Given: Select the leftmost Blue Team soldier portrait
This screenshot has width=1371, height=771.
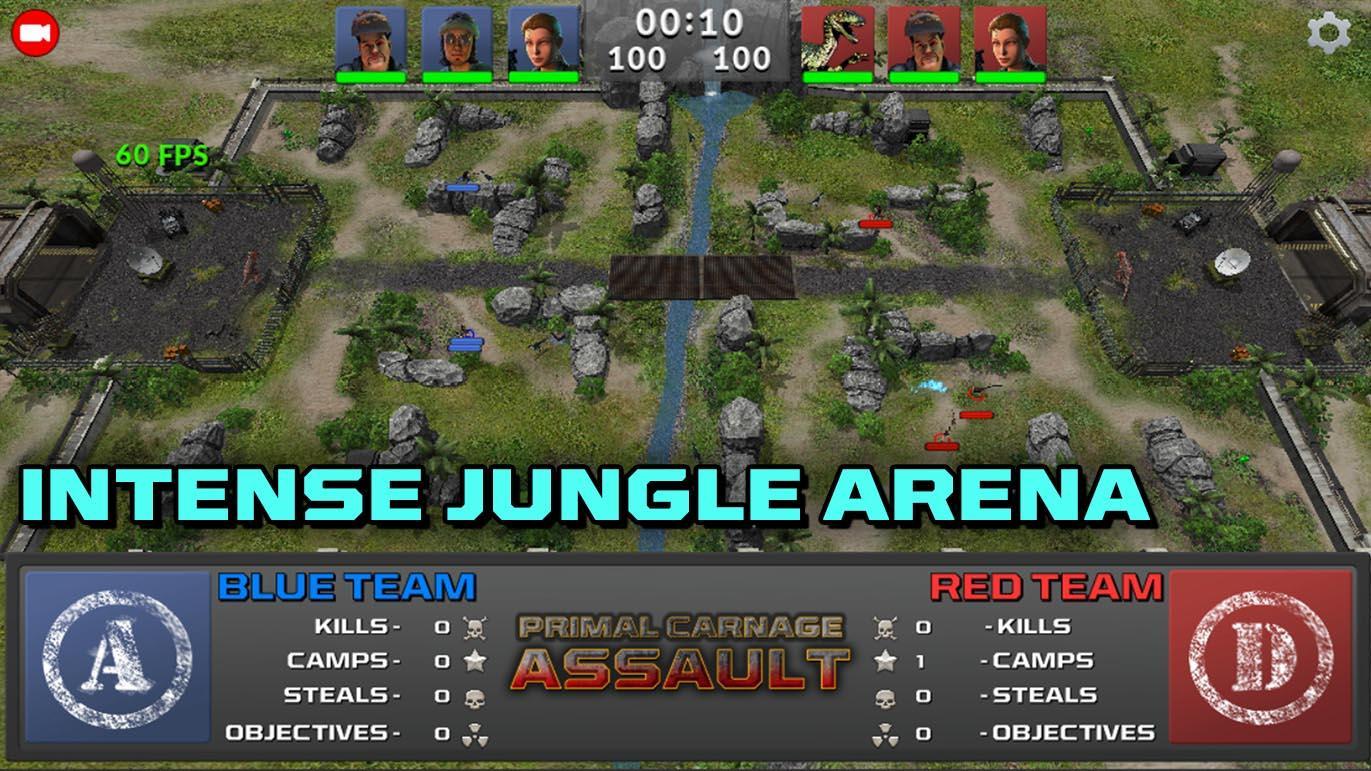Looking at the screenshot, I should [x=369, y=40].
